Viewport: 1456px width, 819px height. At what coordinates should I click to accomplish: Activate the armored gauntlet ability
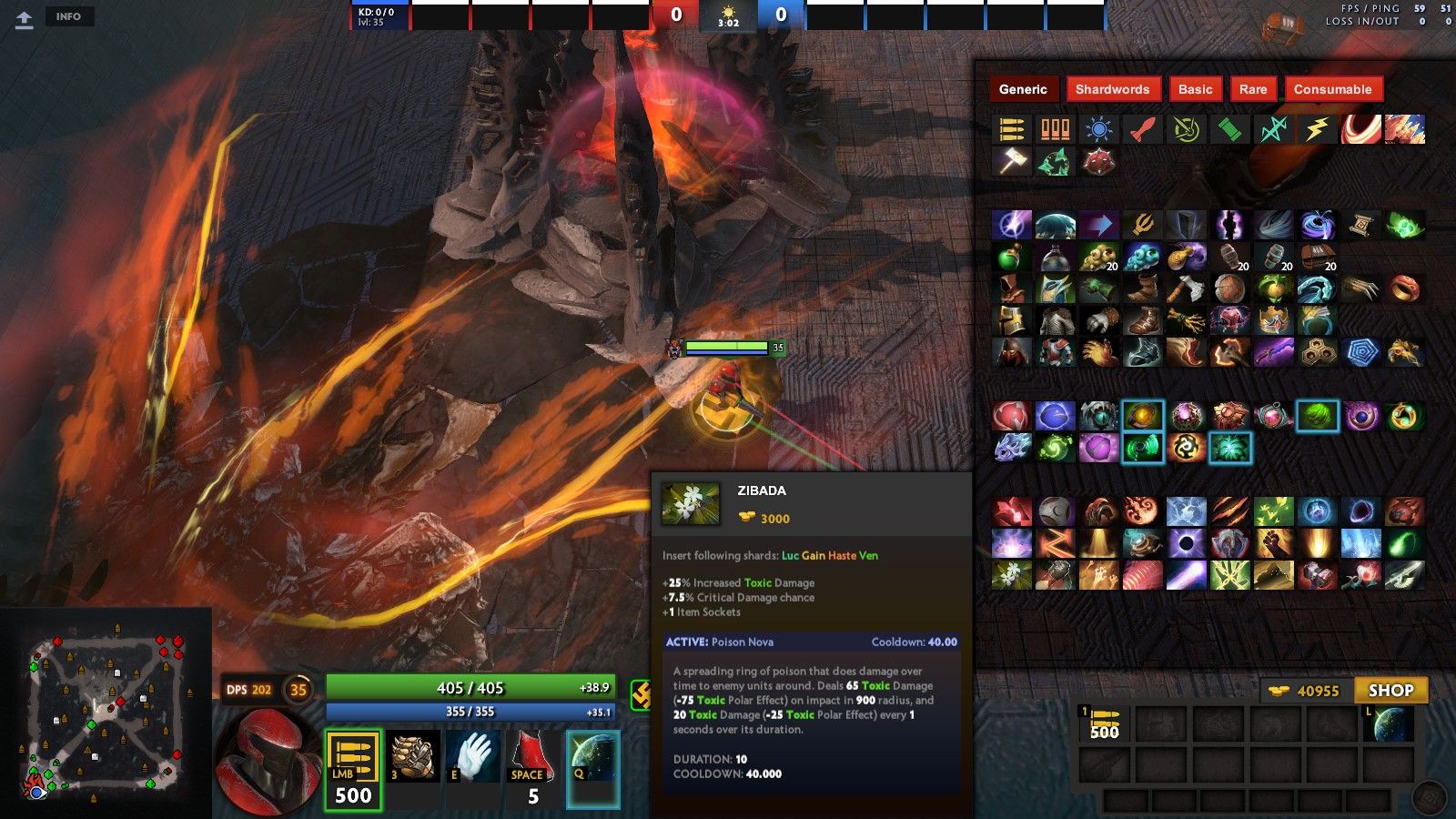(x=412, y=757)
